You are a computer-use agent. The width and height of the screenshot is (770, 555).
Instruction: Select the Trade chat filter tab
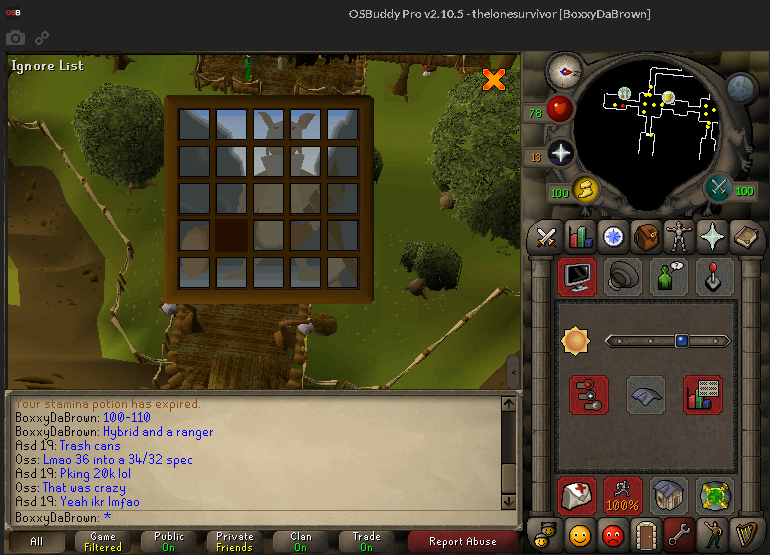point(366,542)
